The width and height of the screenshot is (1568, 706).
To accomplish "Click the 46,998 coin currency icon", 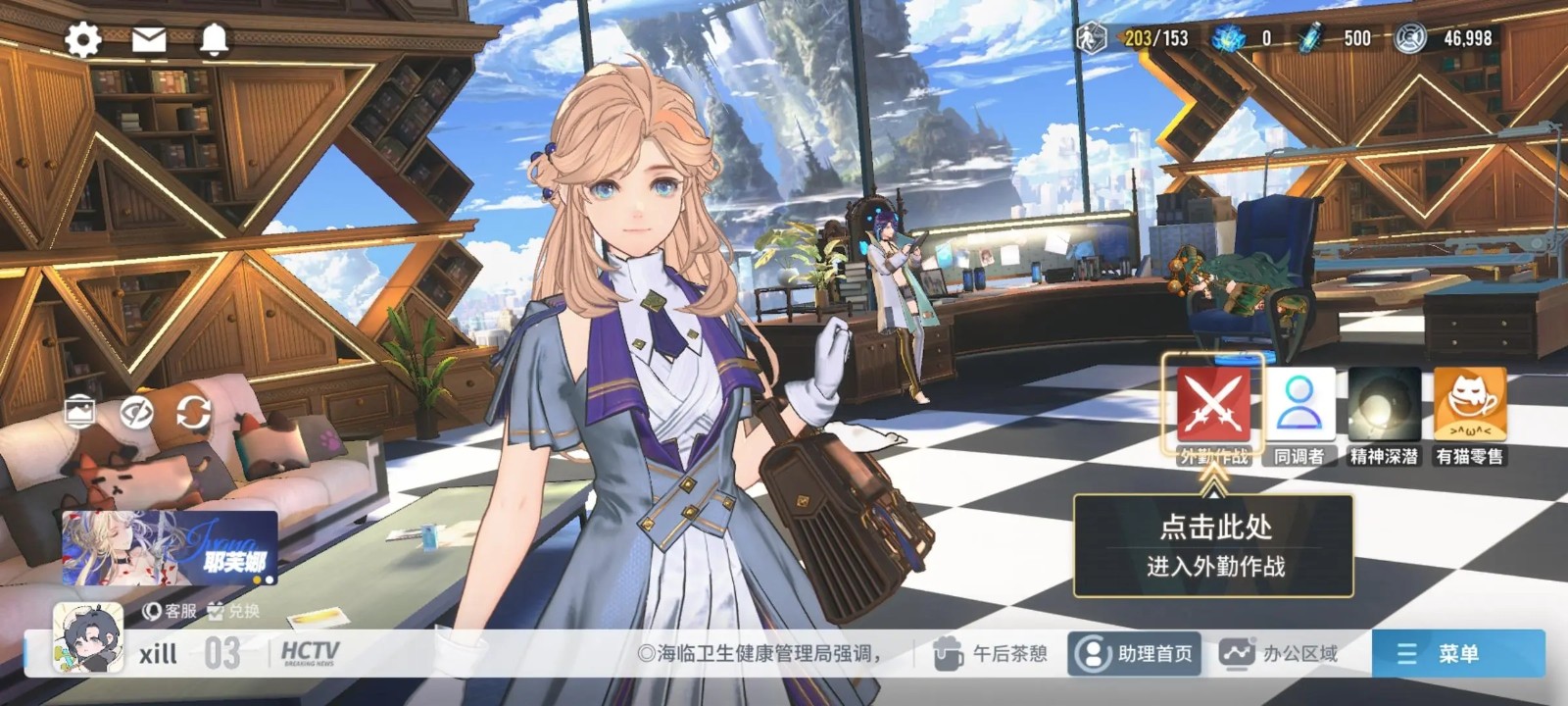I will point(1410,38).
